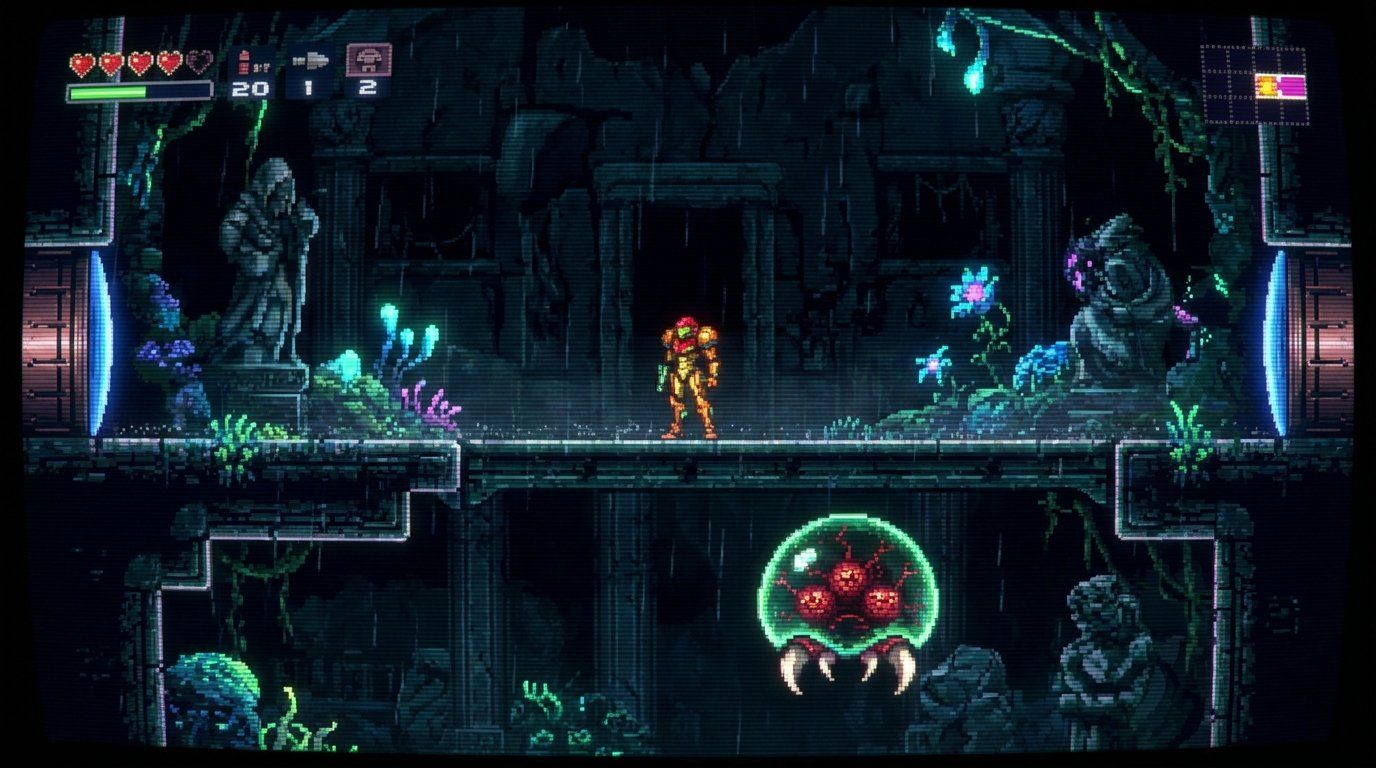Click the green health bar below the hearts
Viewport: 1376px width, 768px height.
pyautogui.click(x=110, y=91)
